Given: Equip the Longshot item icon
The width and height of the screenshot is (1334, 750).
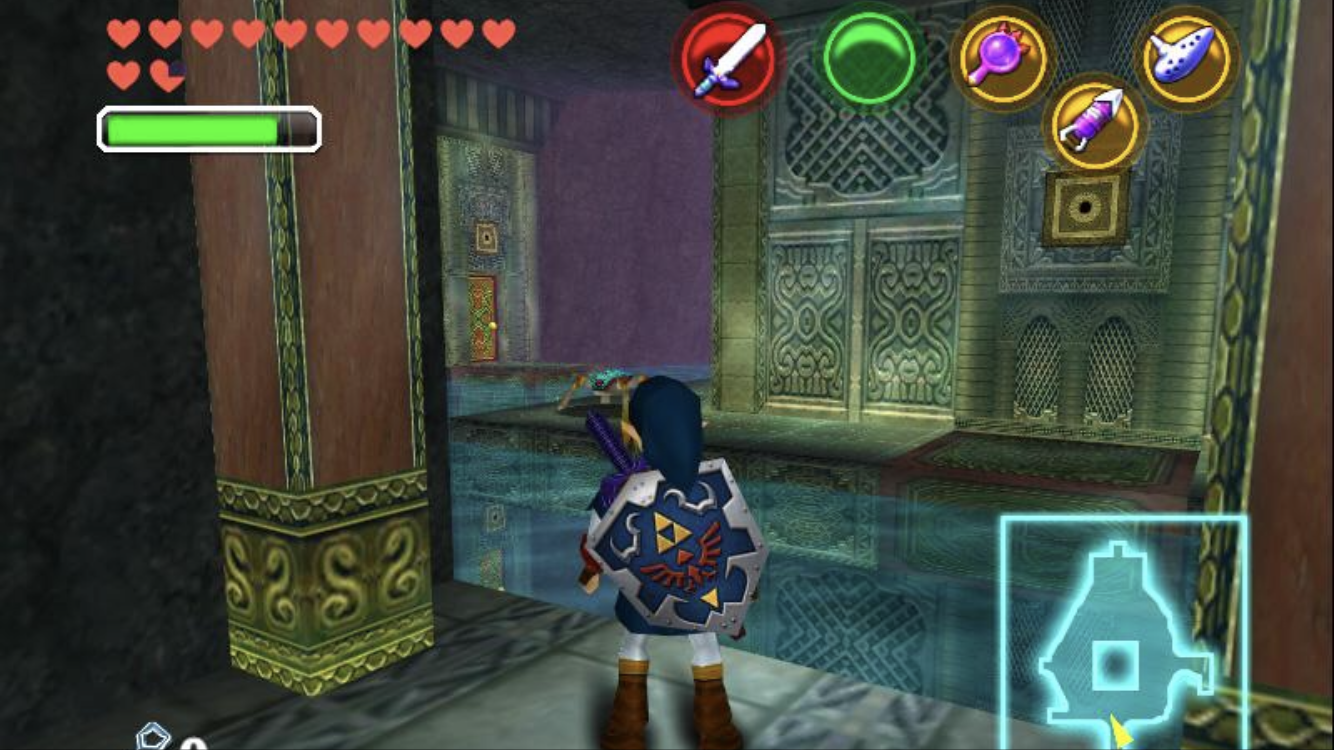Looking at the screenshot, I should point(1095,123).
